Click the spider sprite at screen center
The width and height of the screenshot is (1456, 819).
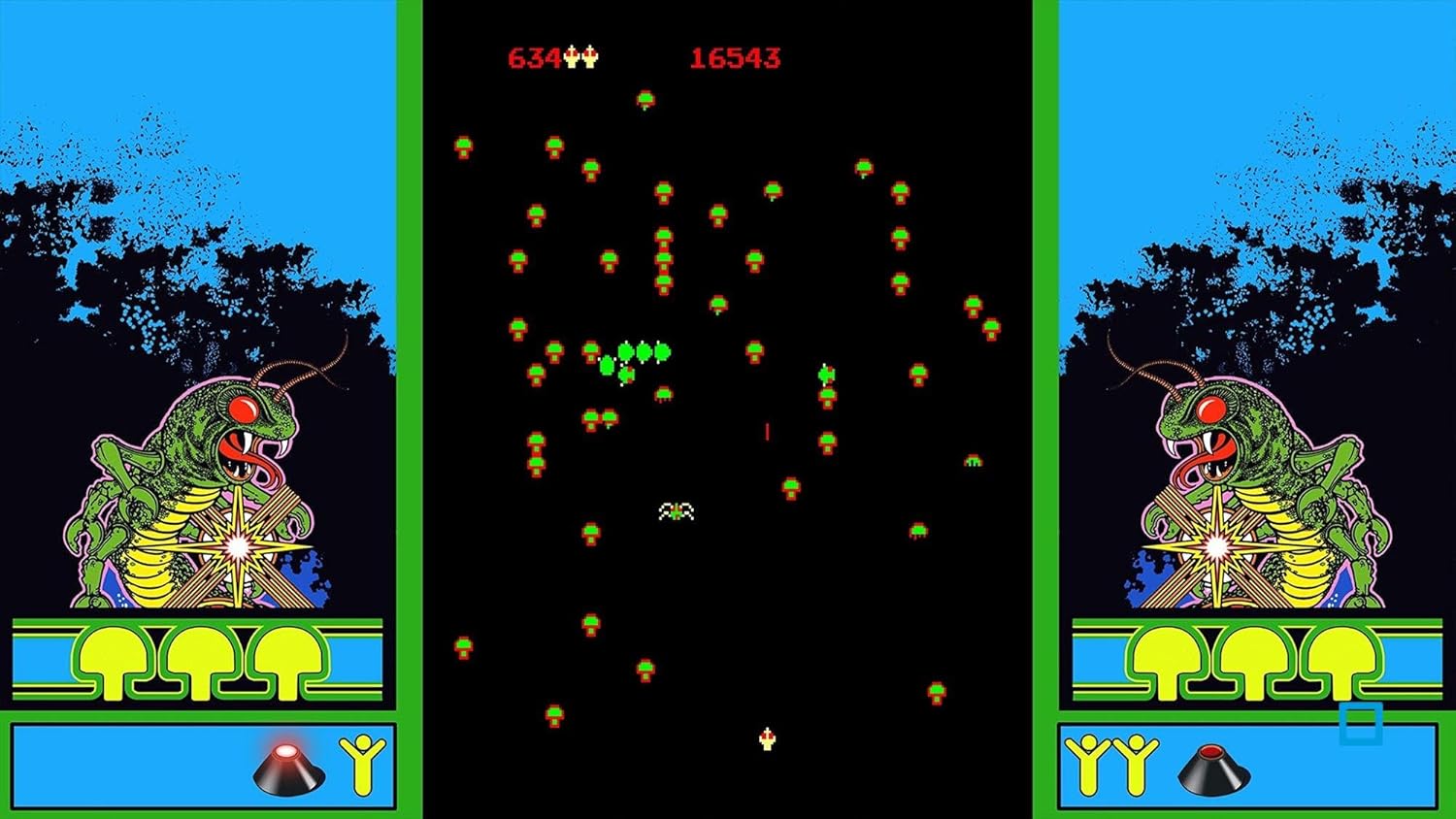coord(675,512)
